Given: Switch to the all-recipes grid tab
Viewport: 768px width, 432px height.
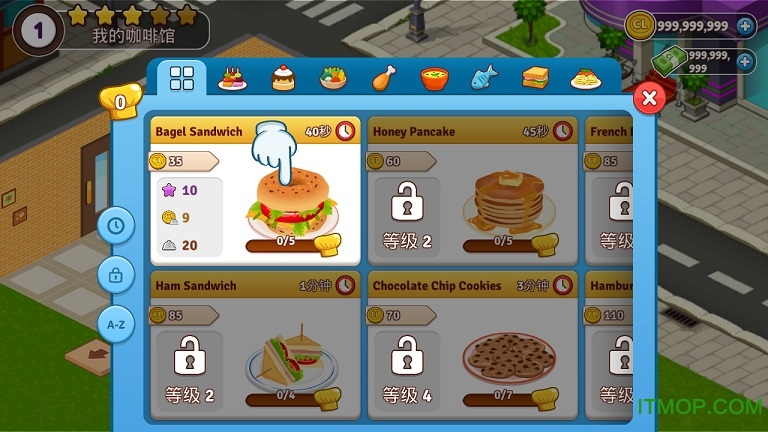Looking at the screenshot, I should pos(182,79).
